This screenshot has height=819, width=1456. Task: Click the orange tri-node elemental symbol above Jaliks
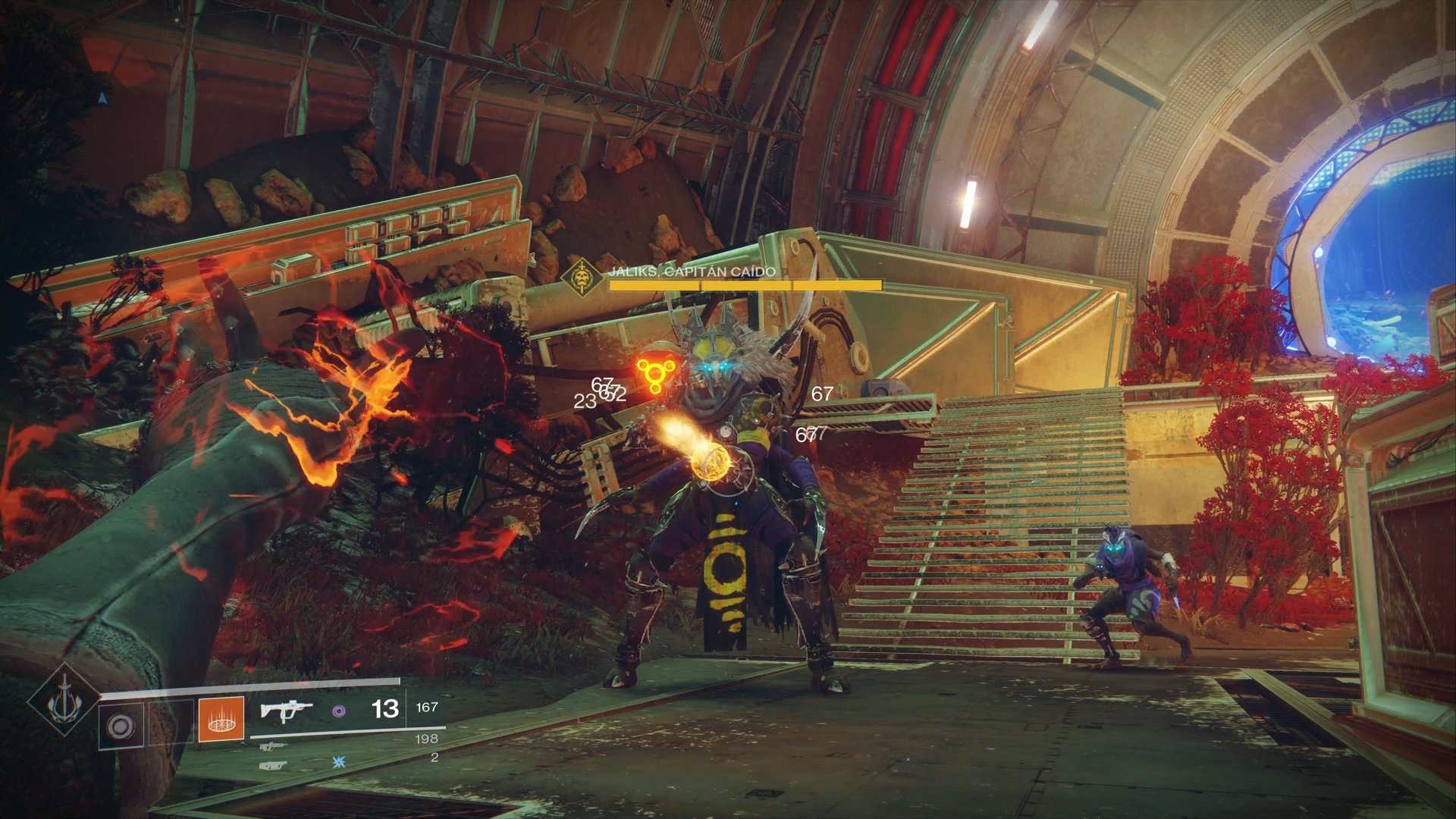(657, 372)
